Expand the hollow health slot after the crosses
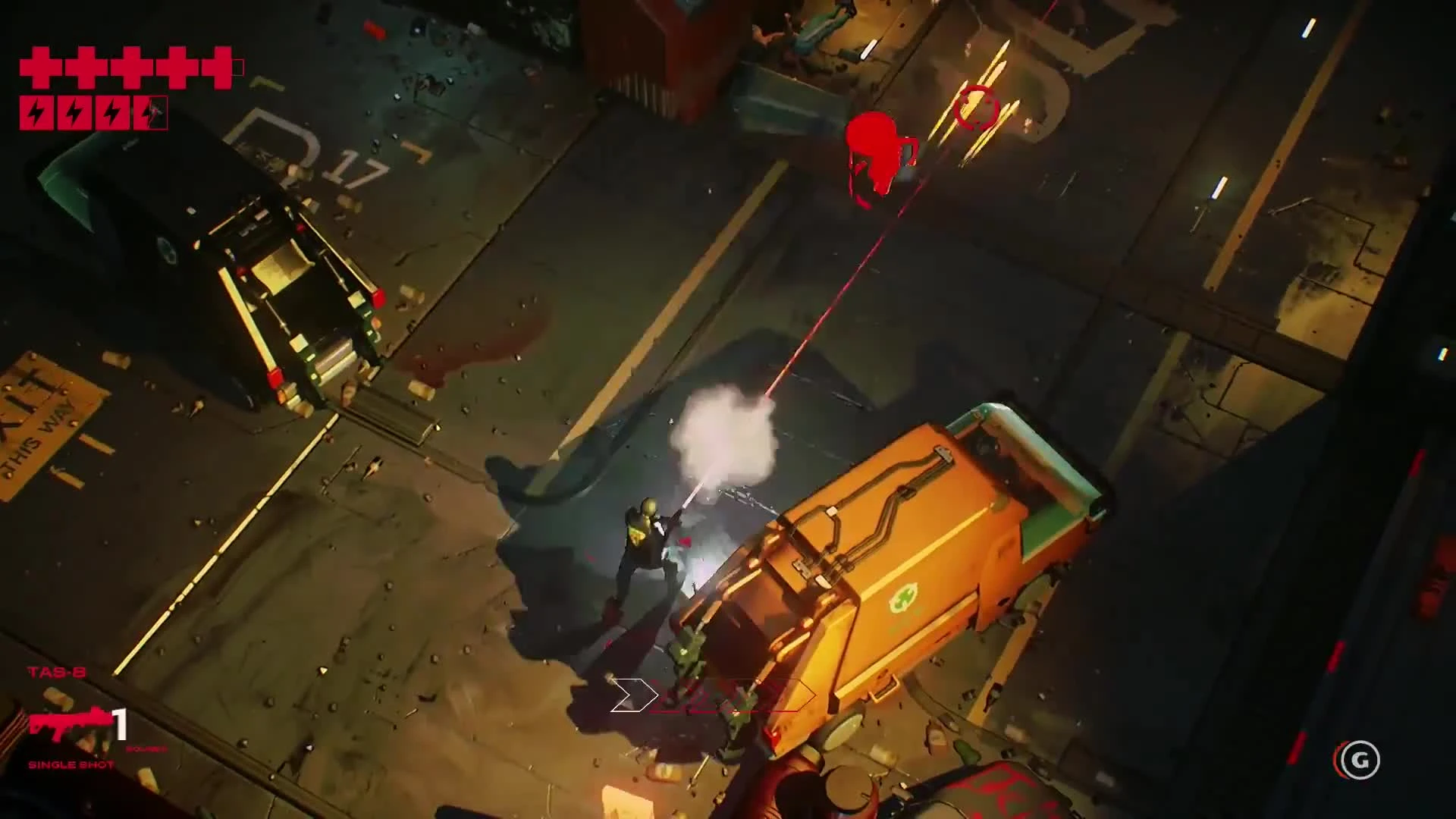Image resolution: width=1456 pixels, height=819 pixels. click(240, 67)
